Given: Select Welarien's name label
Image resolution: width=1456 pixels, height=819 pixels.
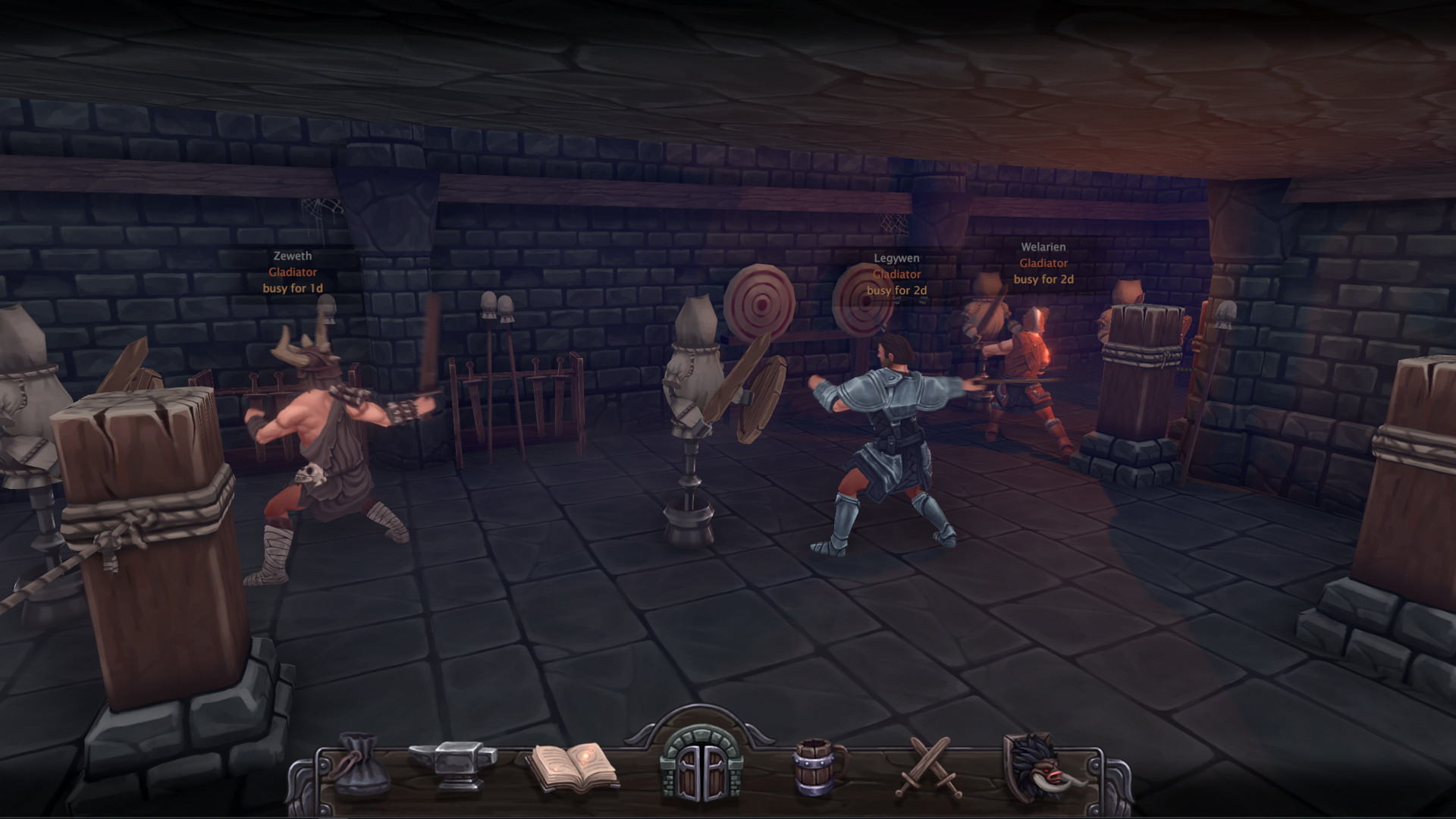Looking at the screenshot, I should point(1043,247).
